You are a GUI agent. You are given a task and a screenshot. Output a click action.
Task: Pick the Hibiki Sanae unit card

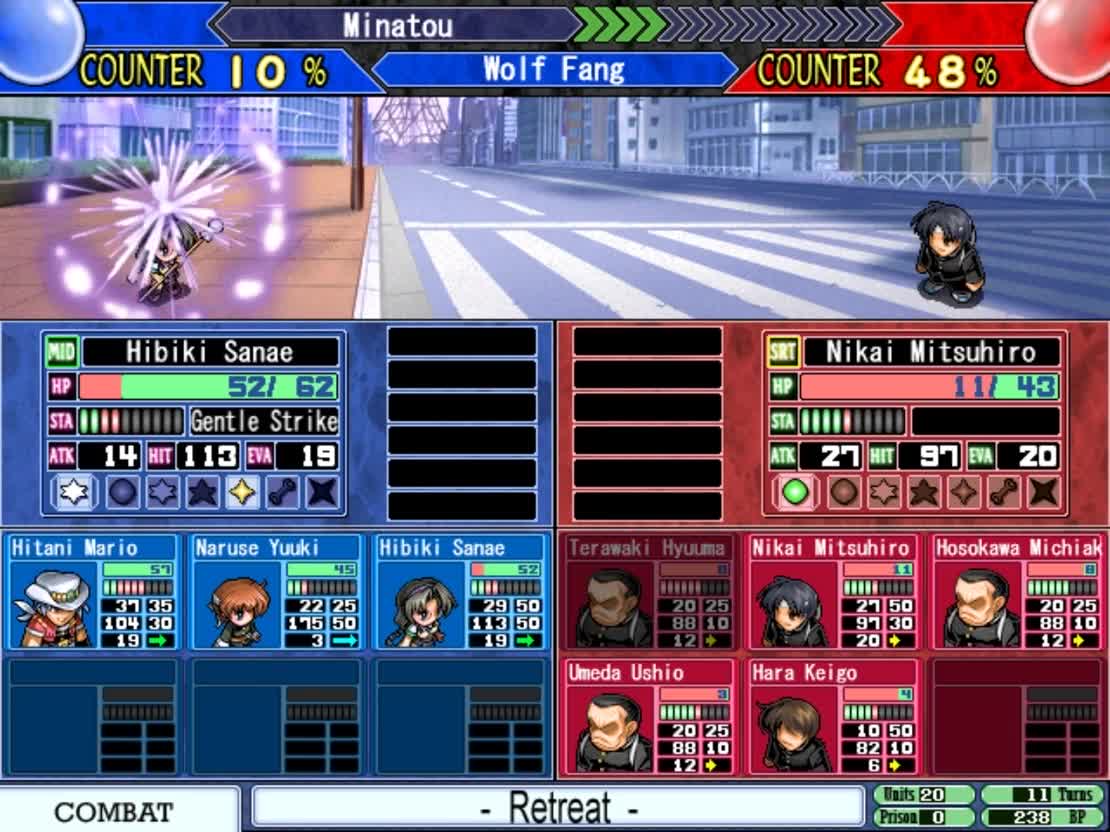461,592
